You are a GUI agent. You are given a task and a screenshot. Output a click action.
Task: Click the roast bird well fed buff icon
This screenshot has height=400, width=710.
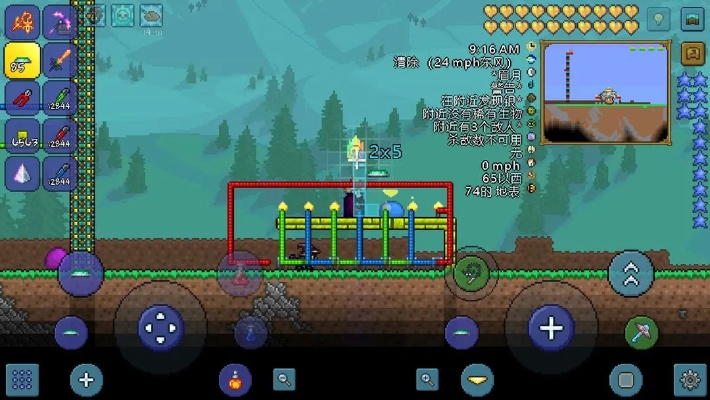(151, 15)
